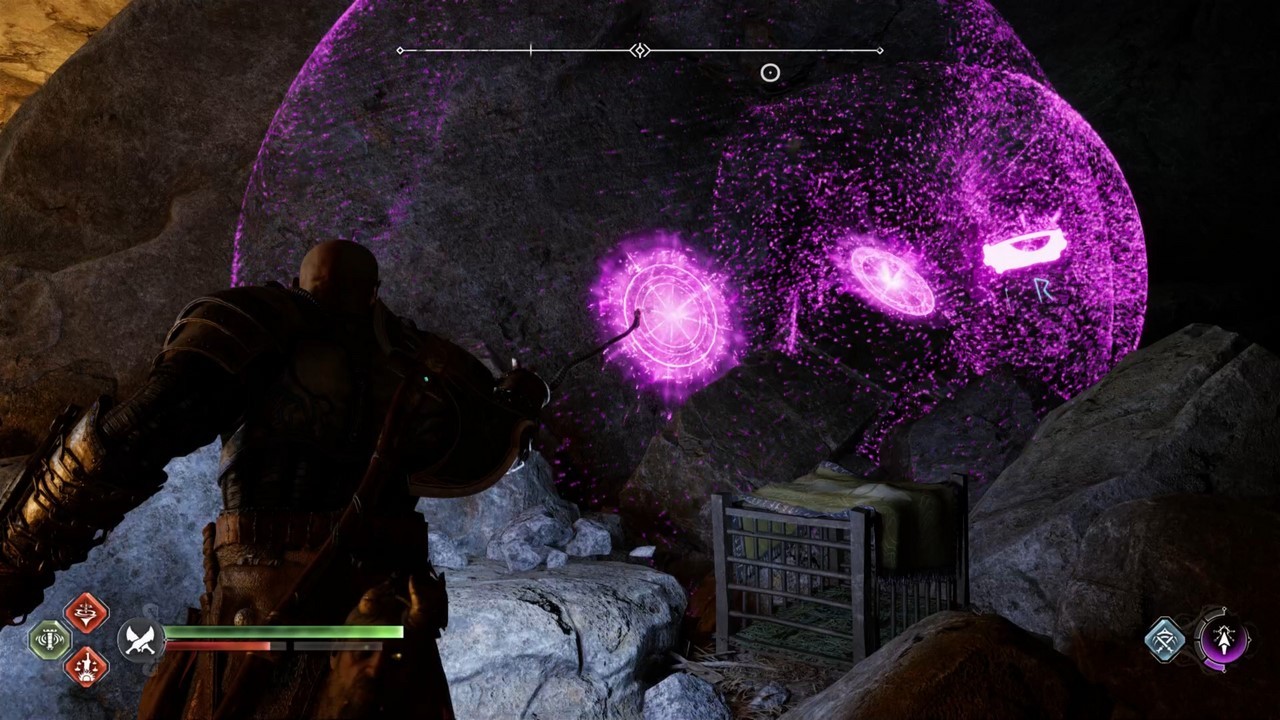Expand the diamond waypoint marker on the compass
This screenshot has height=720, width=1280.
[638, 49]
